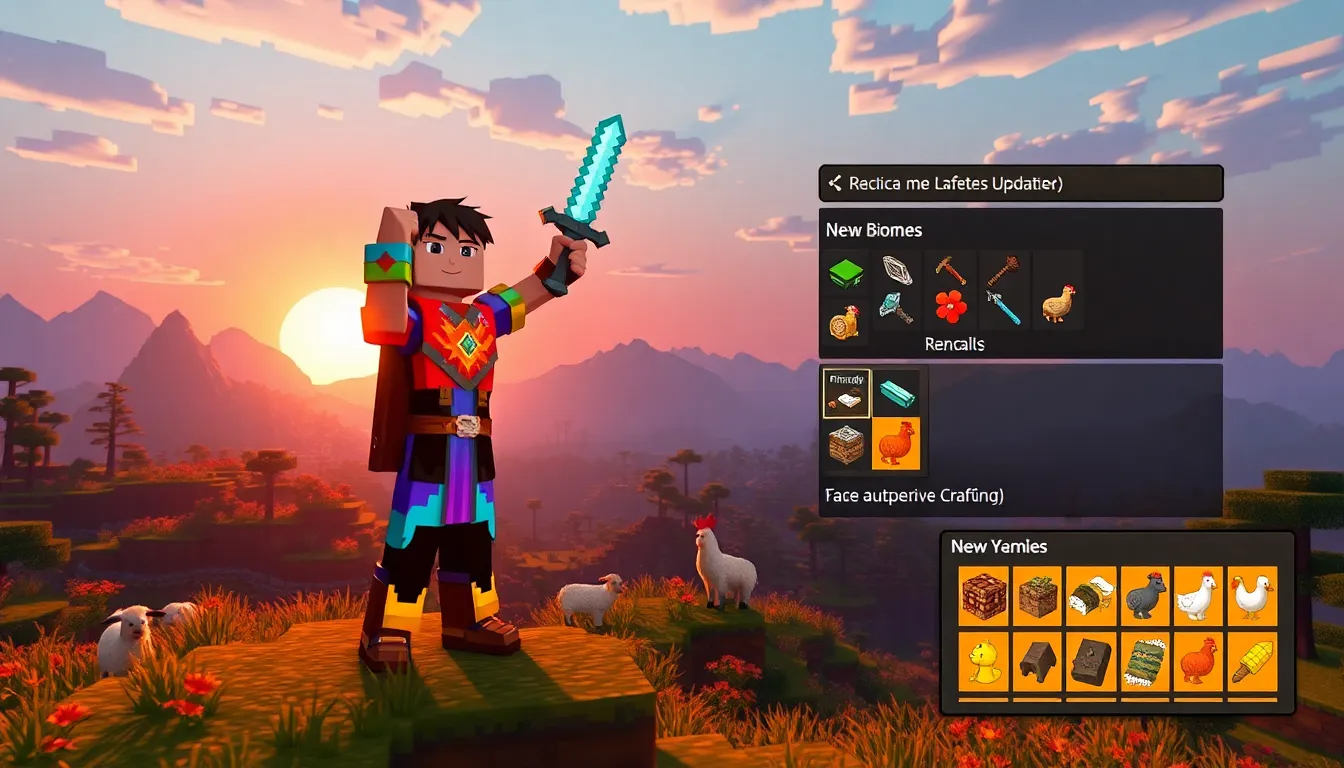Select the yellow corn cob tile
The height and width of the screenshot is (768, 1344).
pos(1253,661)
